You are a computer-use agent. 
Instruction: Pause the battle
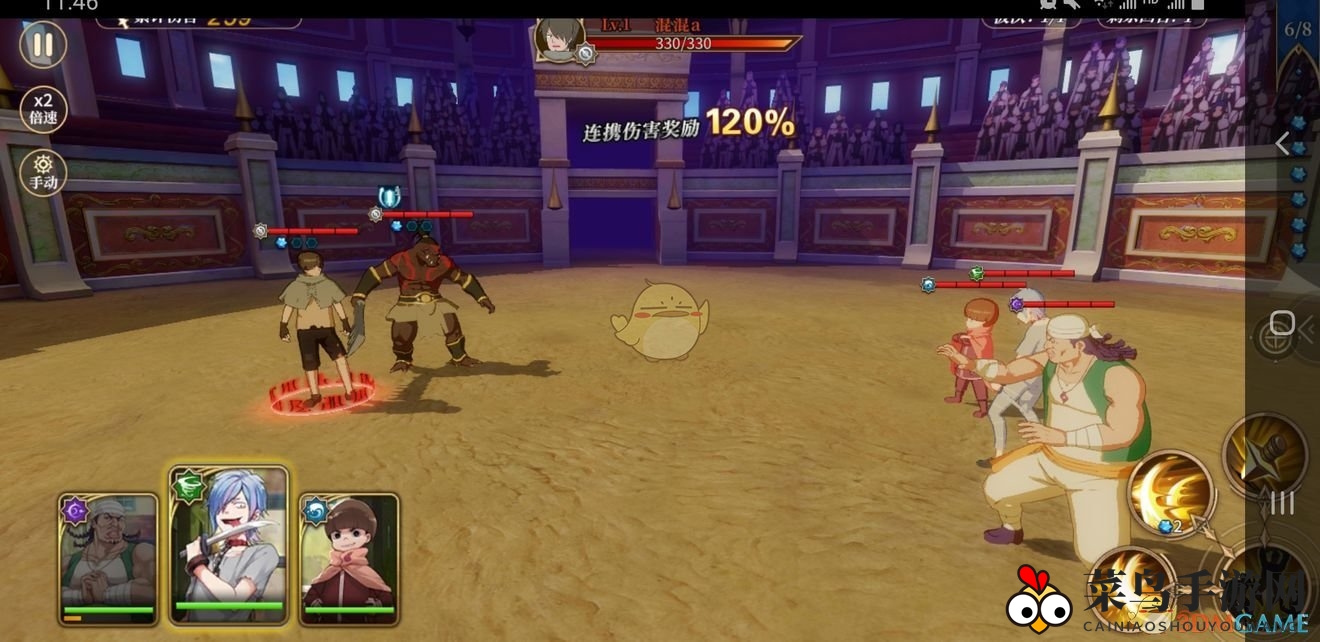(43, 45)
